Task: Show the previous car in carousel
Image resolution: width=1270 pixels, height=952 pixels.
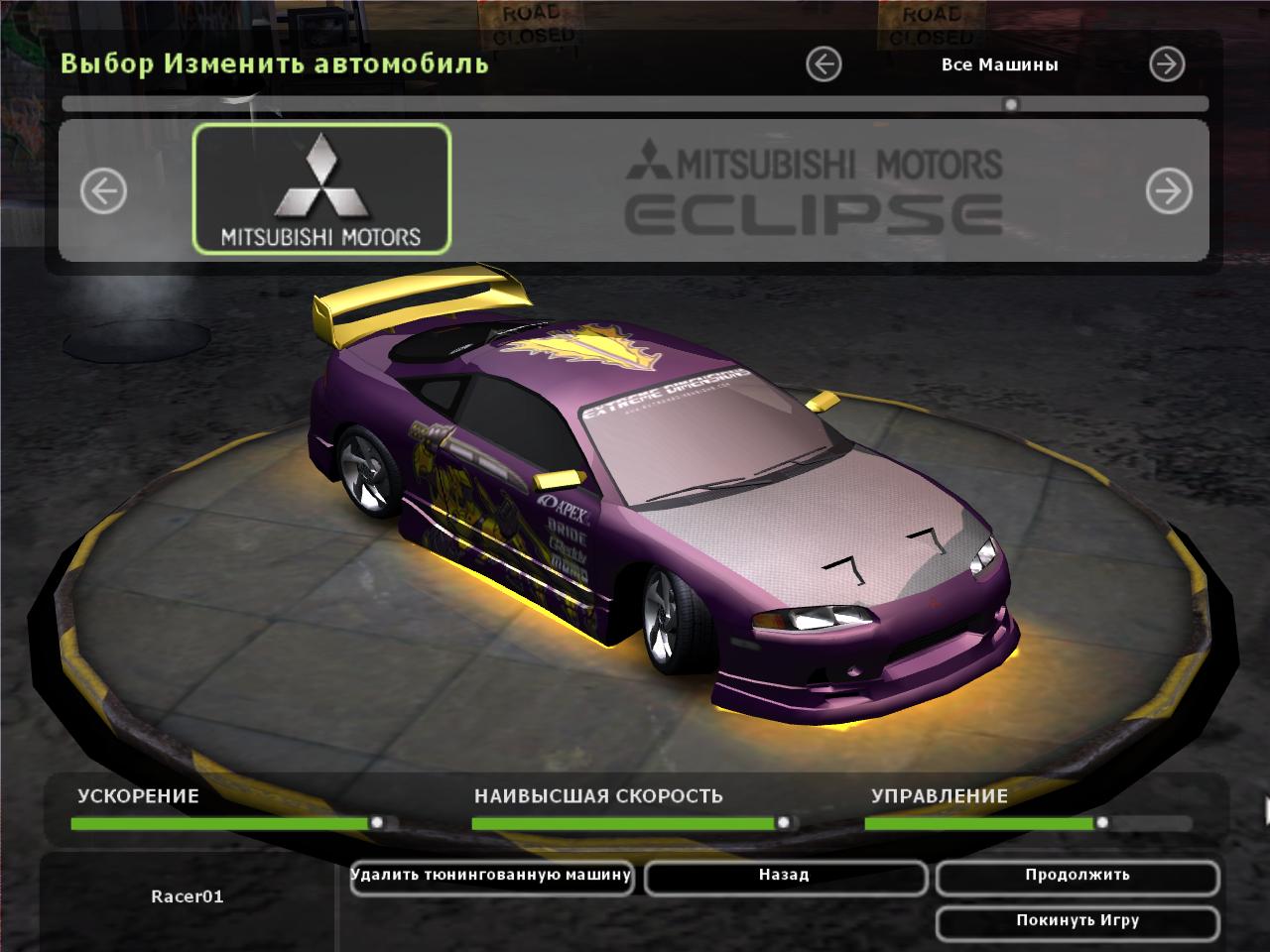Action: pyautogui.click(x=103, y=190)
